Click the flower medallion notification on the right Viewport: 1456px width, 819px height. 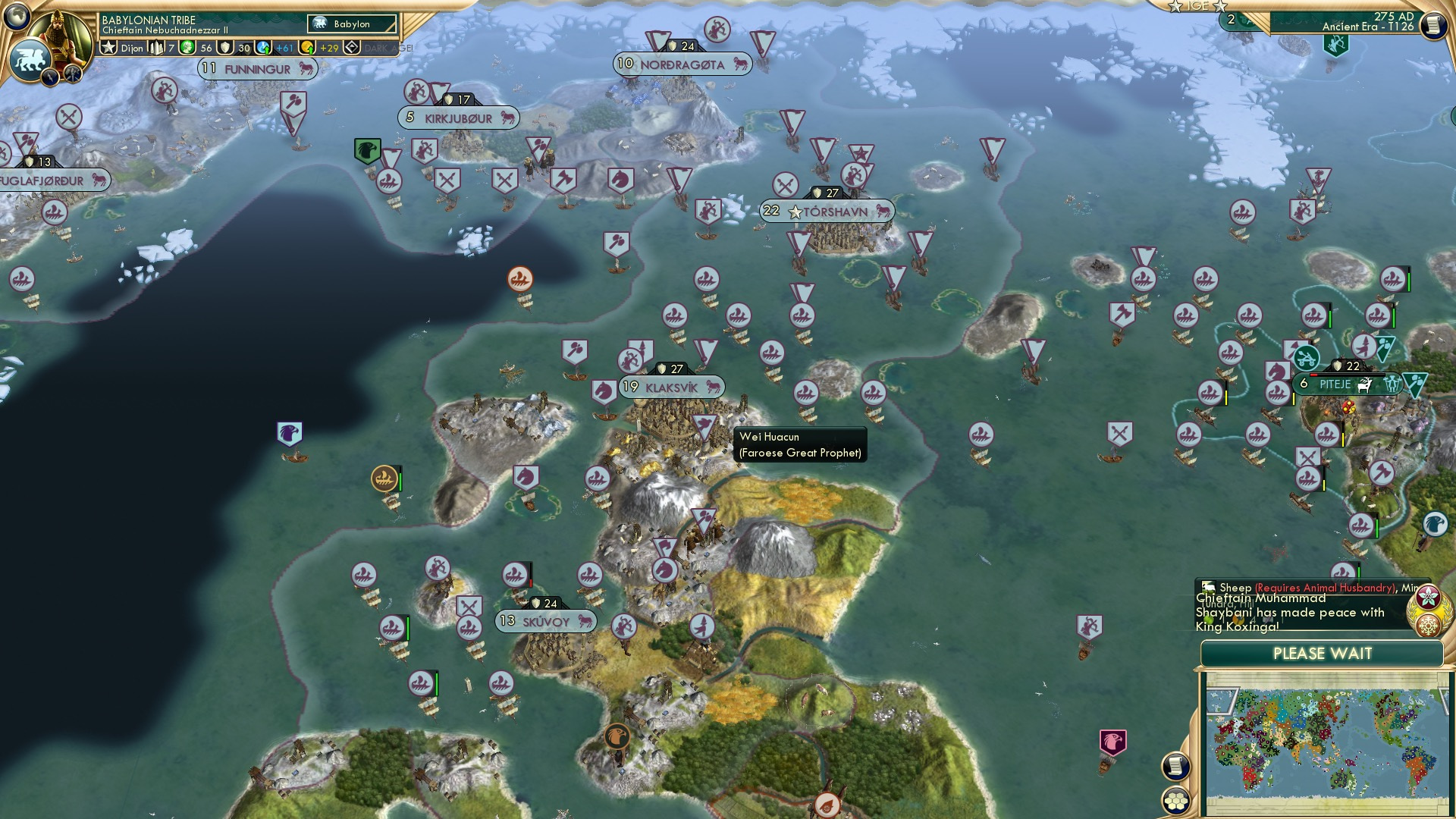point(1429,597)
